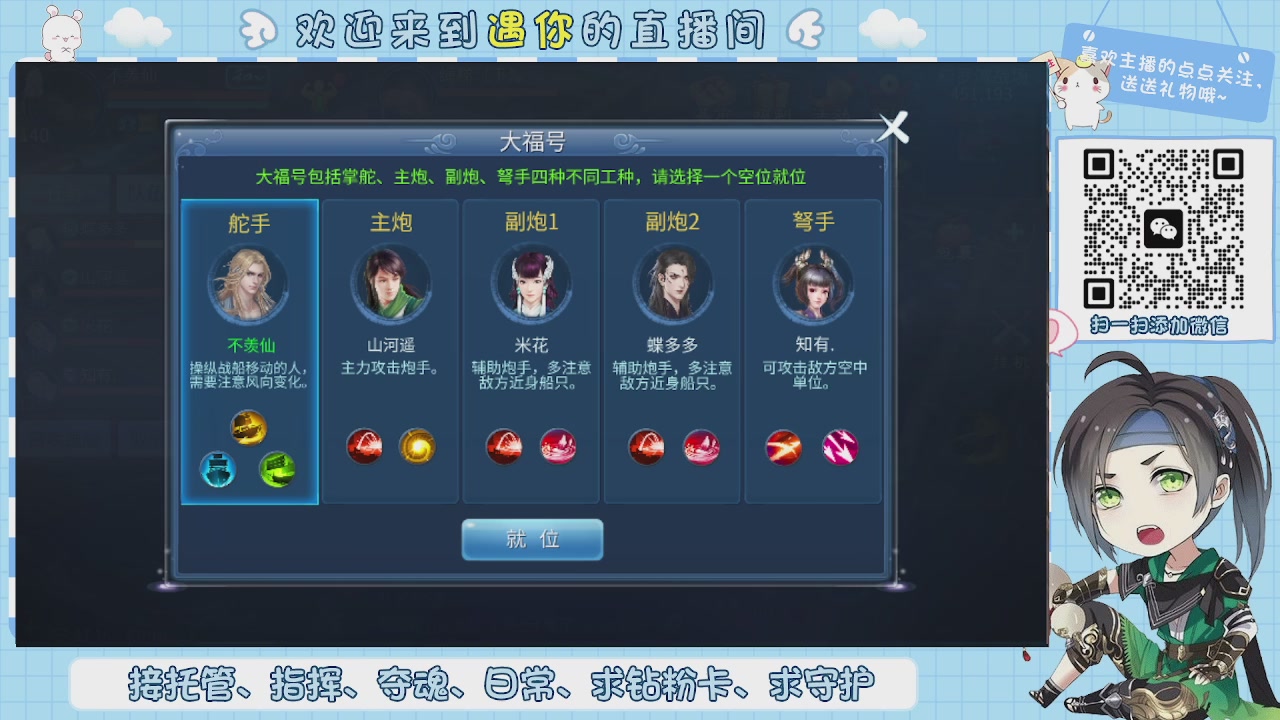Viewport: 1280px width, 720px height.
Task: Click the golden ship skill icon under 不羡仙
Action: click(x=249, y=429)
